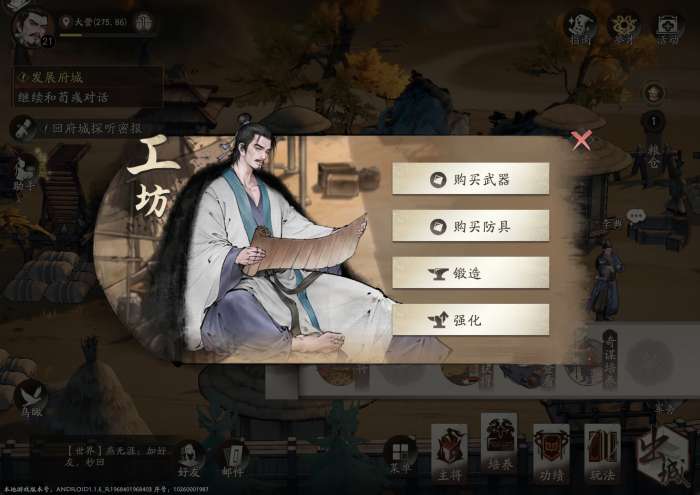Open the 好友 friends list
This screenshot has width=700, height=495.
188,458
